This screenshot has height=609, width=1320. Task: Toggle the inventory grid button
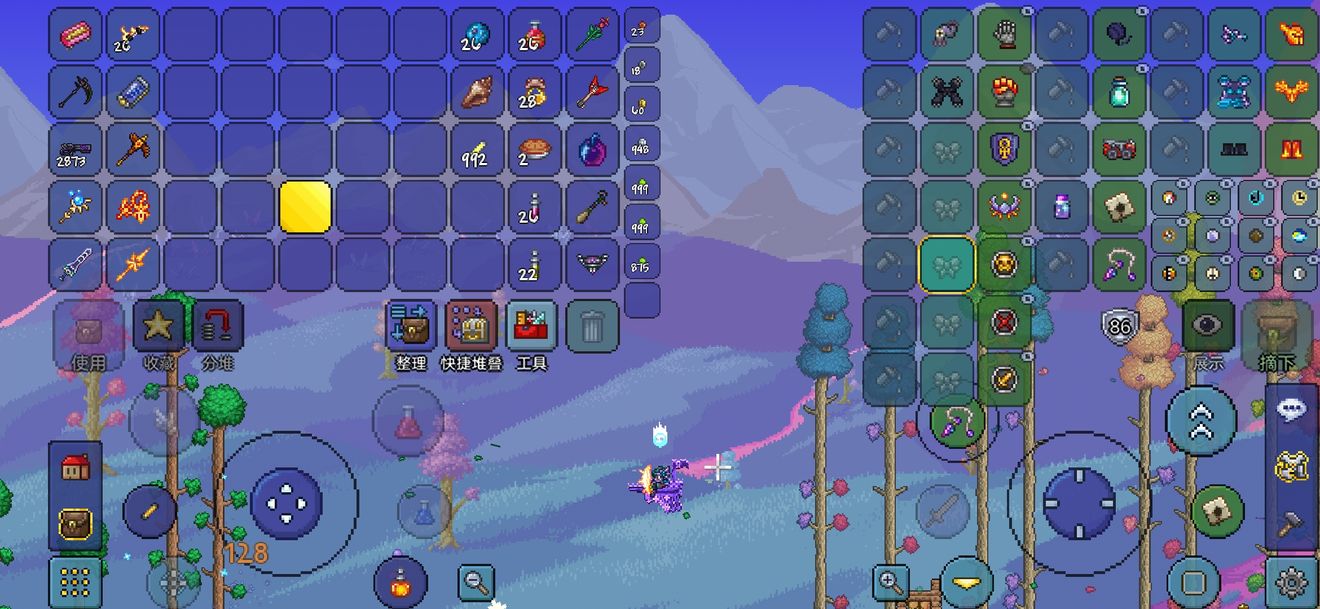click(75, 581)
